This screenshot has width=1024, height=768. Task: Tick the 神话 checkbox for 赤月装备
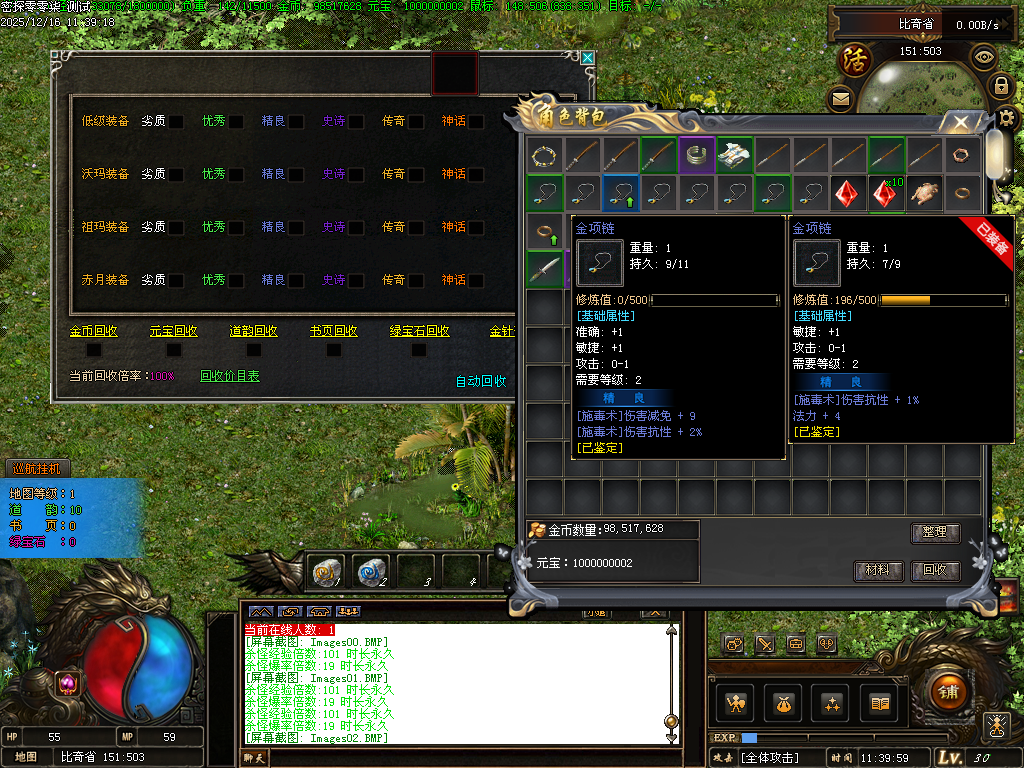[476, 280]
